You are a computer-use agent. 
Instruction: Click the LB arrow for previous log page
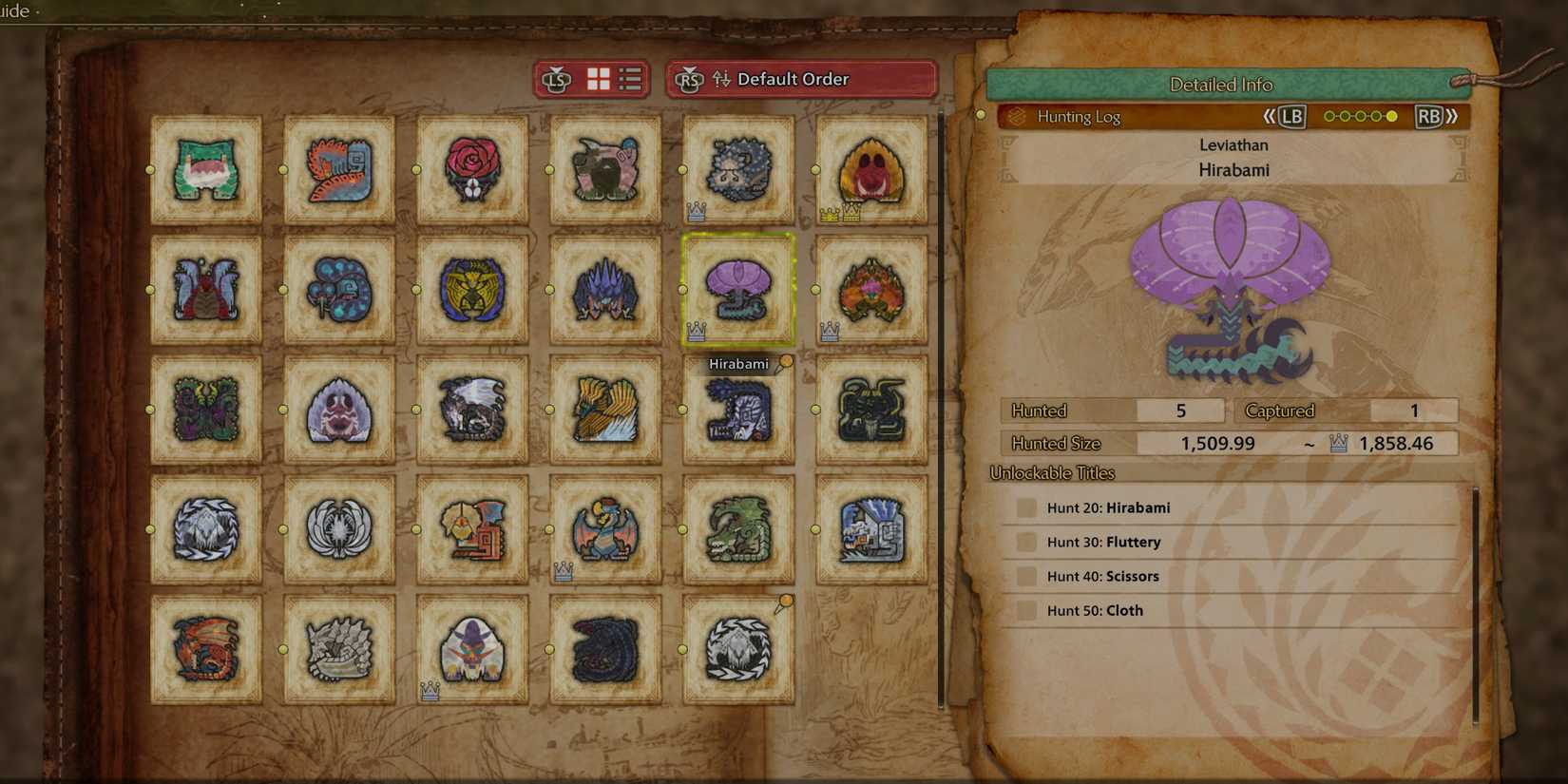[x=1291, y=116]
